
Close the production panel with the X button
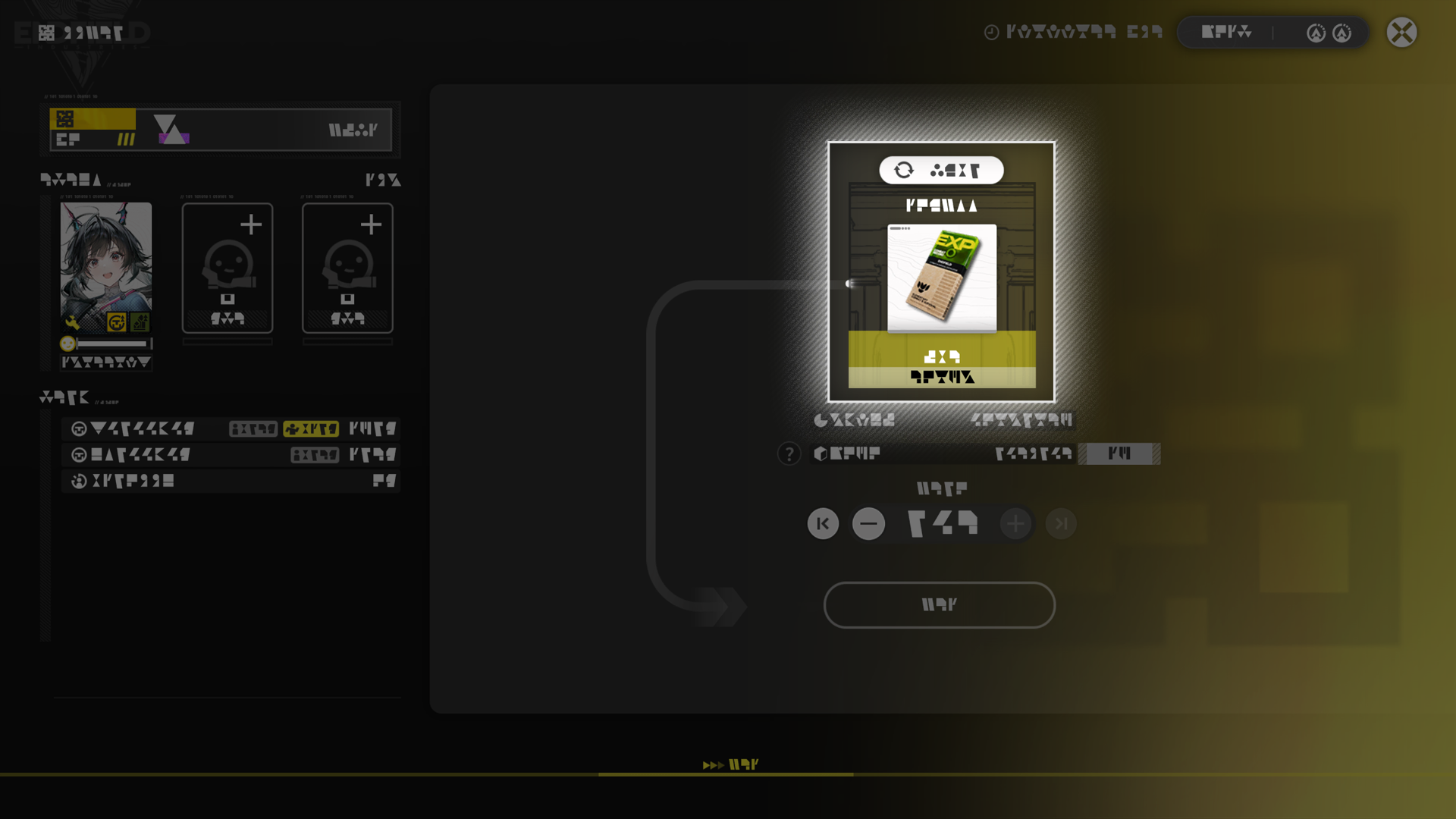[1401, 33]
